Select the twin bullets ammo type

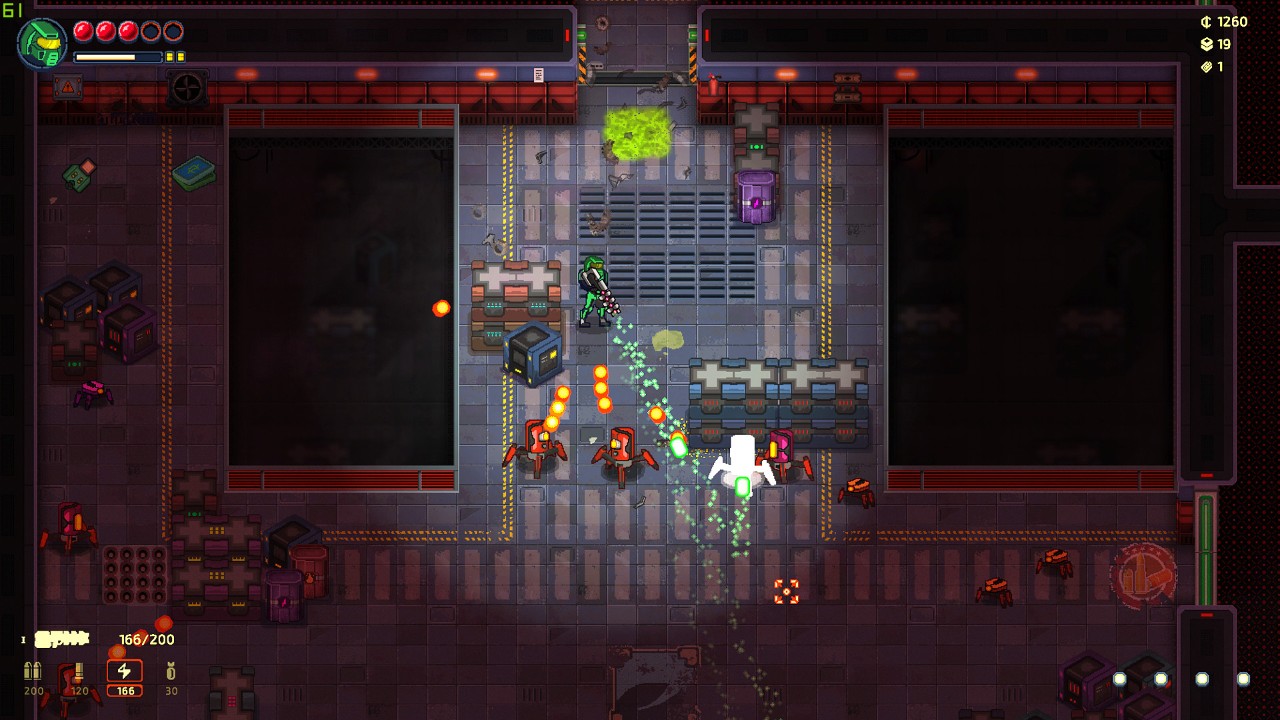[33, 671]
